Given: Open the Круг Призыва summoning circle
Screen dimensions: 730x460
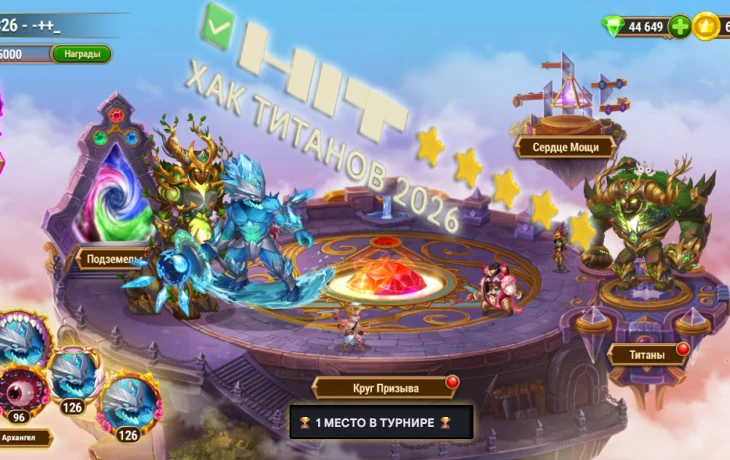Looking at the screenshot, I should coord(380,388).
